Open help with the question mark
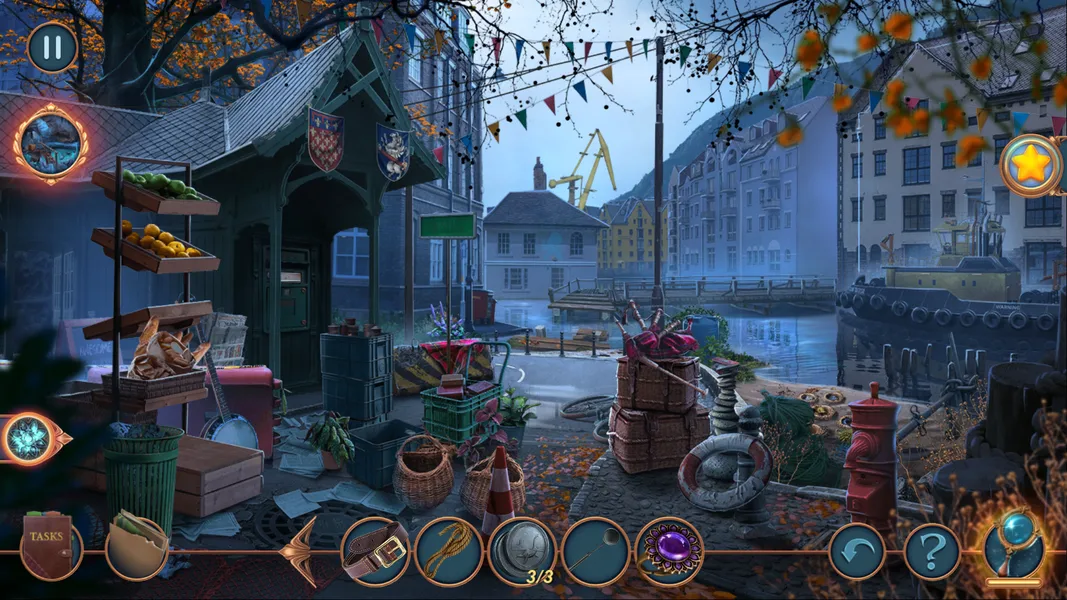The width and height of the screenshot is (1067, 600). (932, 552)
